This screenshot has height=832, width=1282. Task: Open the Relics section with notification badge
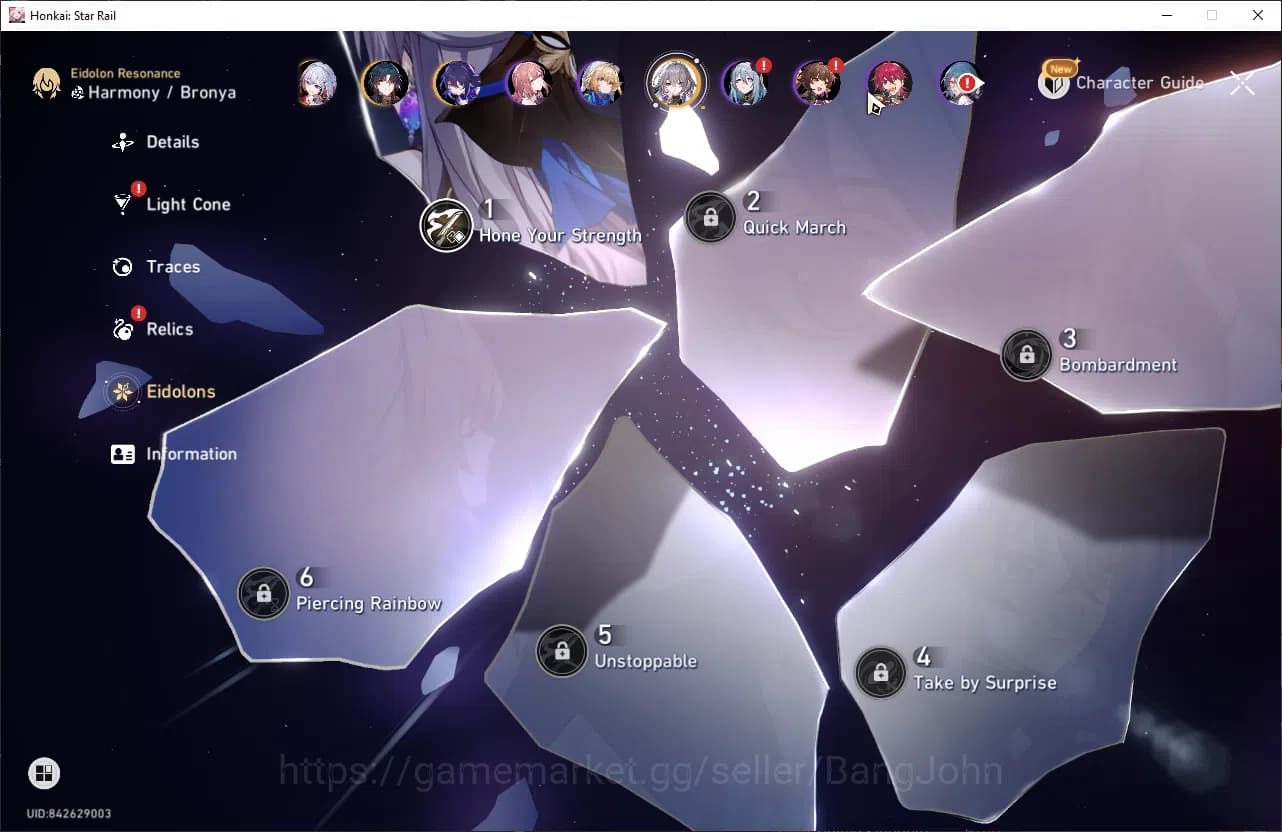coord(122,329)
